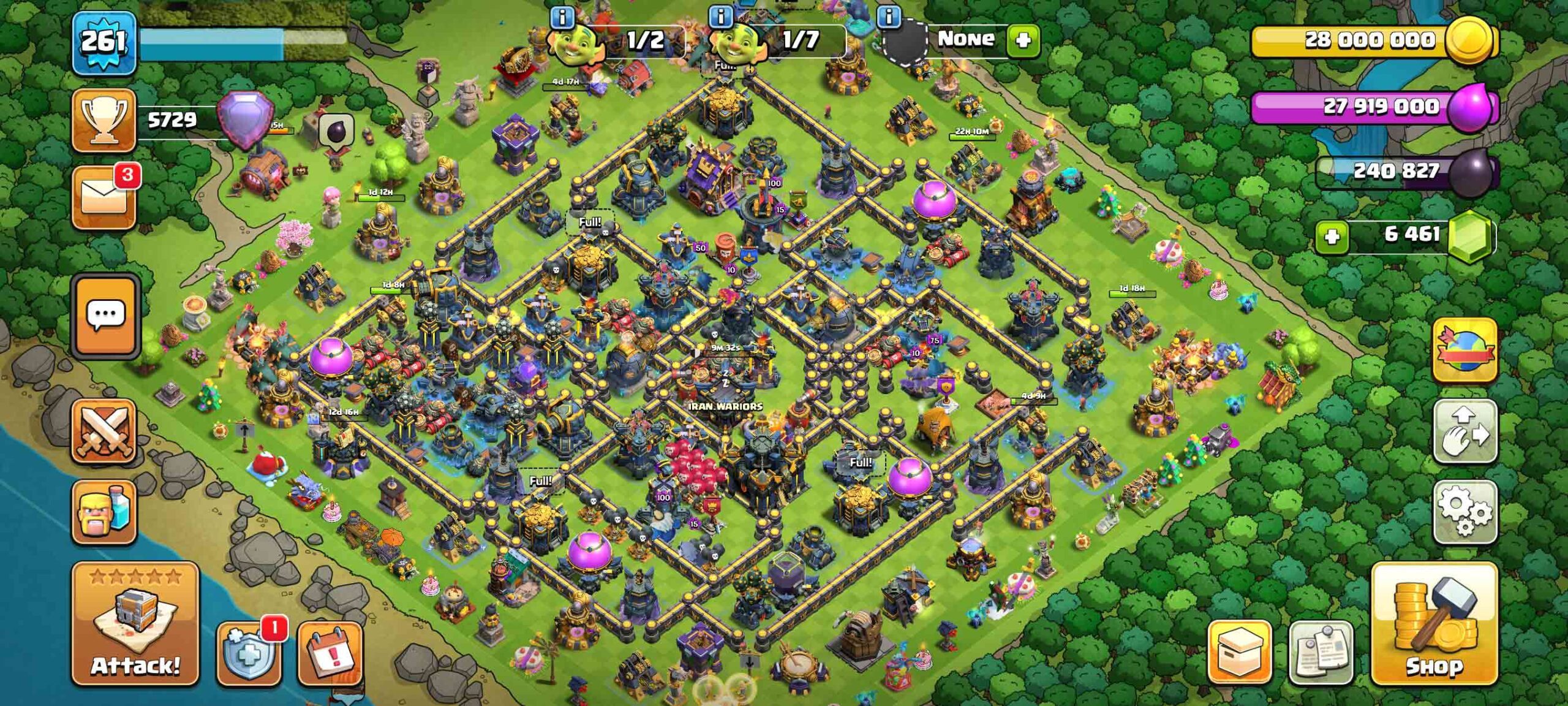Open the Shop
The width and height of the screenshot is (1568, 706).
coord(1434,623)
